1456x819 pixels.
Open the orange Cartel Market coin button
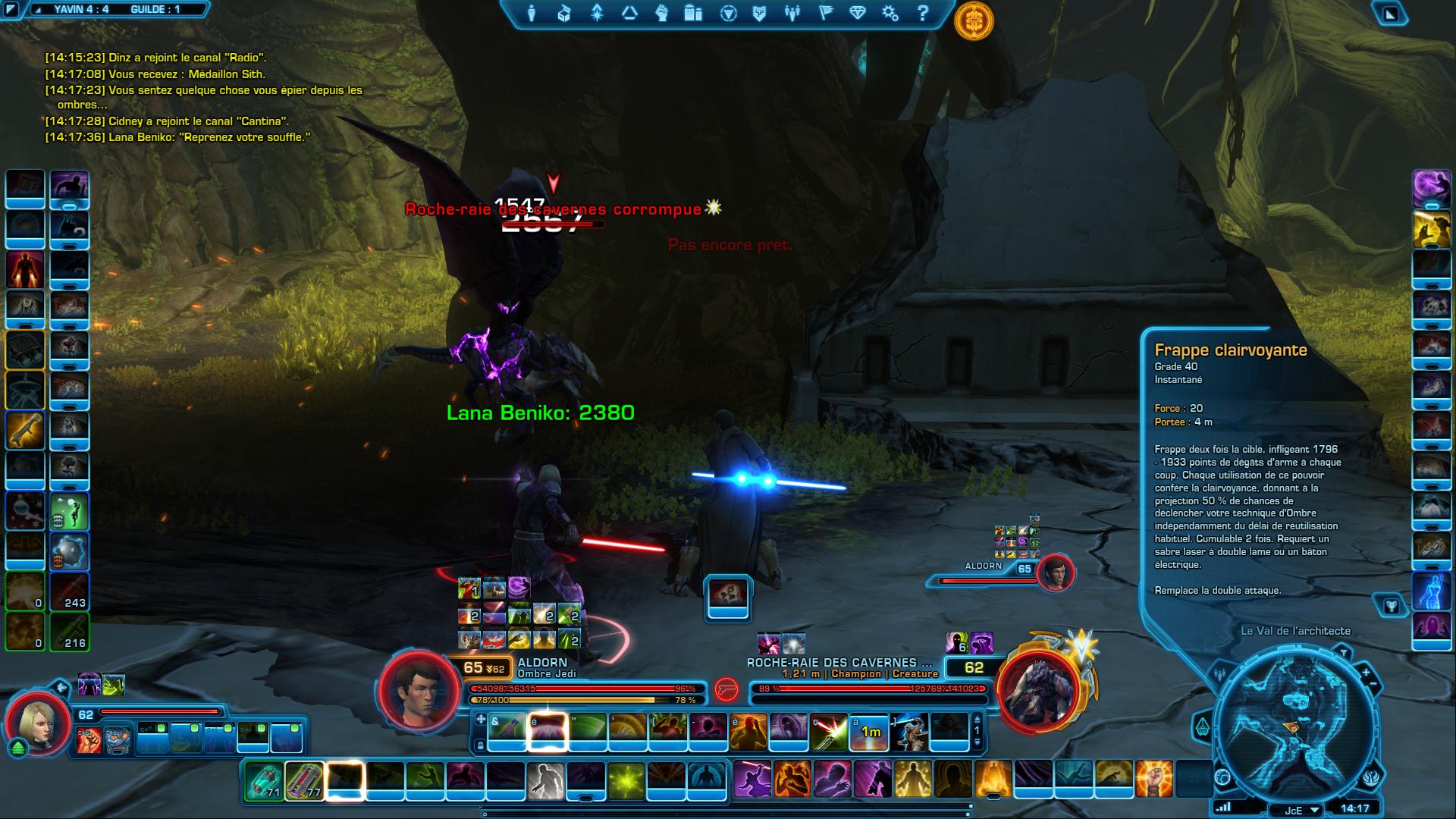pos(974,21)
